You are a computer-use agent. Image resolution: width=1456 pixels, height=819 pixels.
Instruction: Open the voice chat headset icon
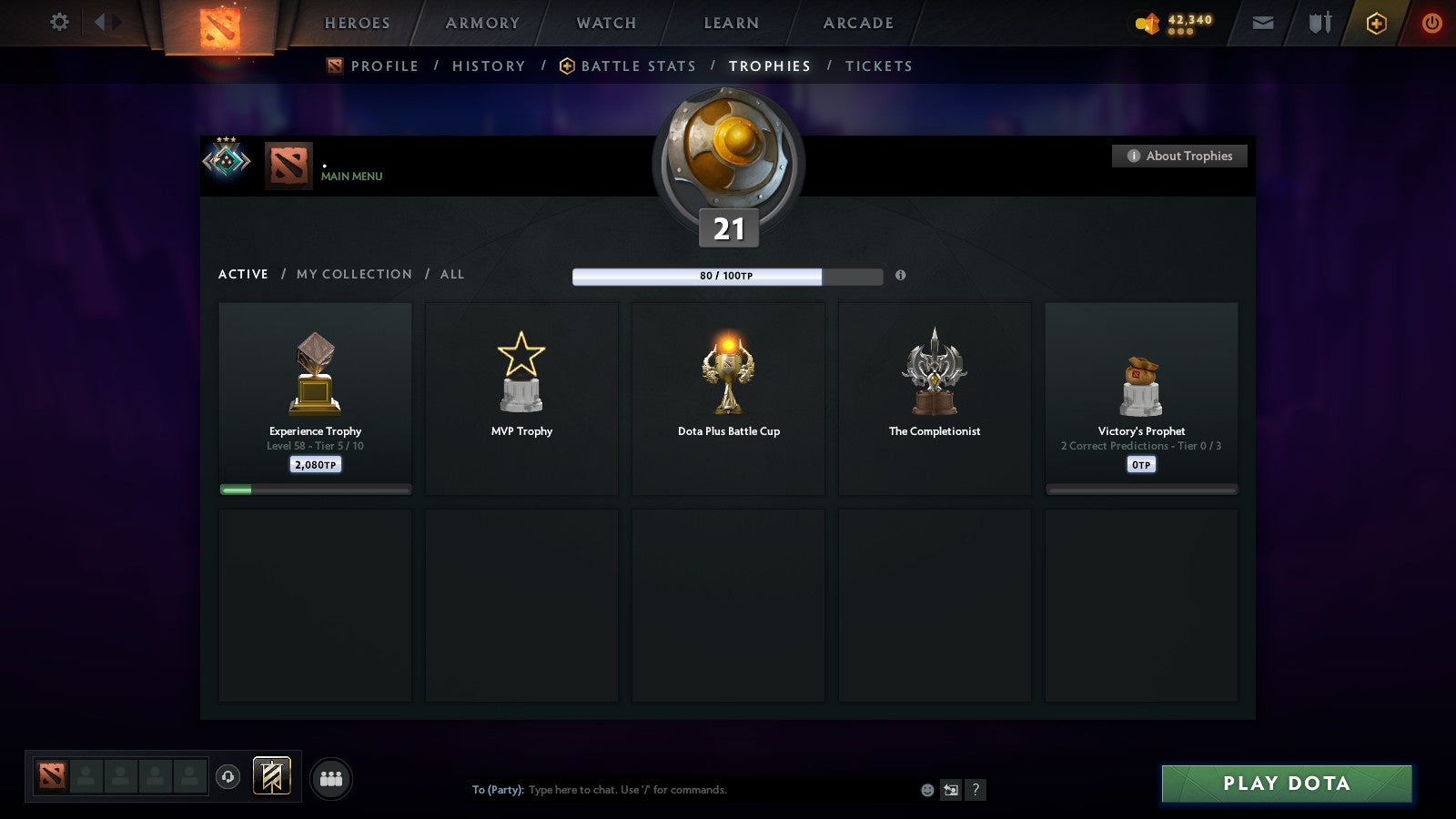point(227,775)
